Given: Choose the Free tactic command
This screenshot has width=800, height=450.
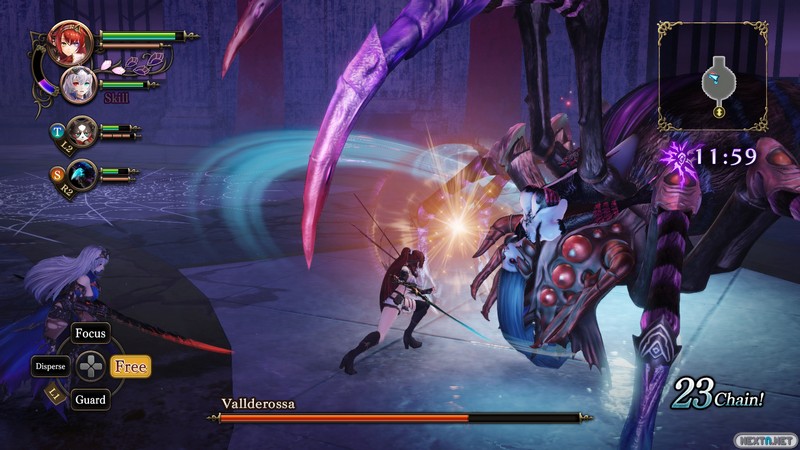Looking at the screenshot, I should coord(130,366).
